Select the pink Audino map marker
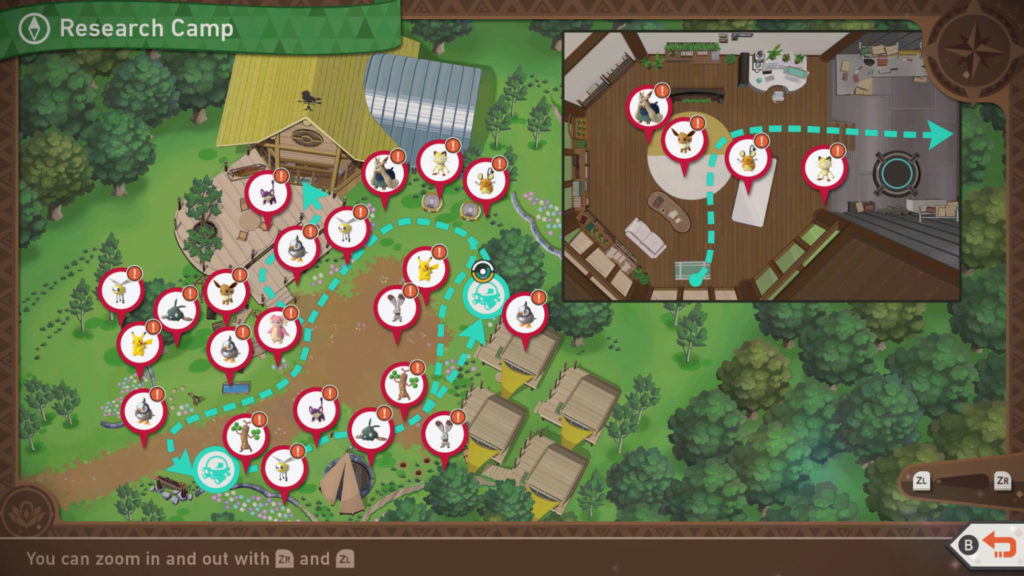This screenshot has width=1024, height=576. pos(277,329)
